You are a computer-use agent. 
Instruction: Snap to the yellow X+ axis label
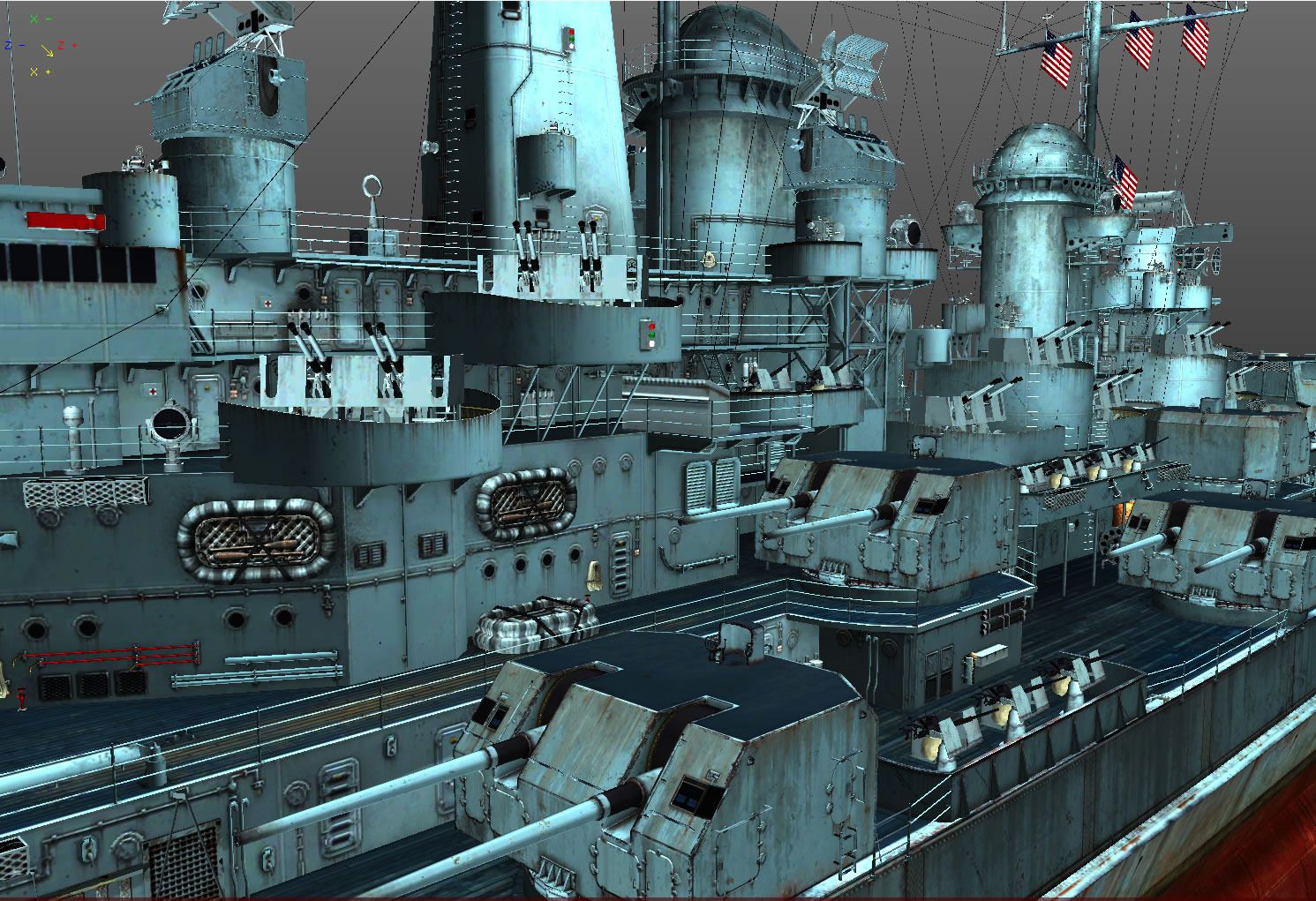(39, 71)
